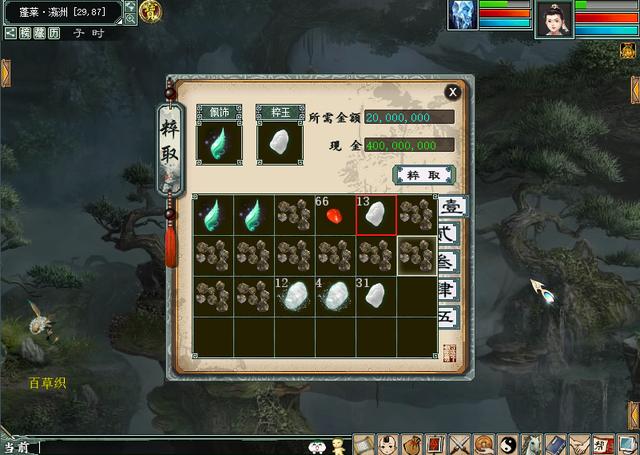Select the 佩饰 accessory input slot
The height and width of the screenshot is (455, 640).
coord(219,141)
